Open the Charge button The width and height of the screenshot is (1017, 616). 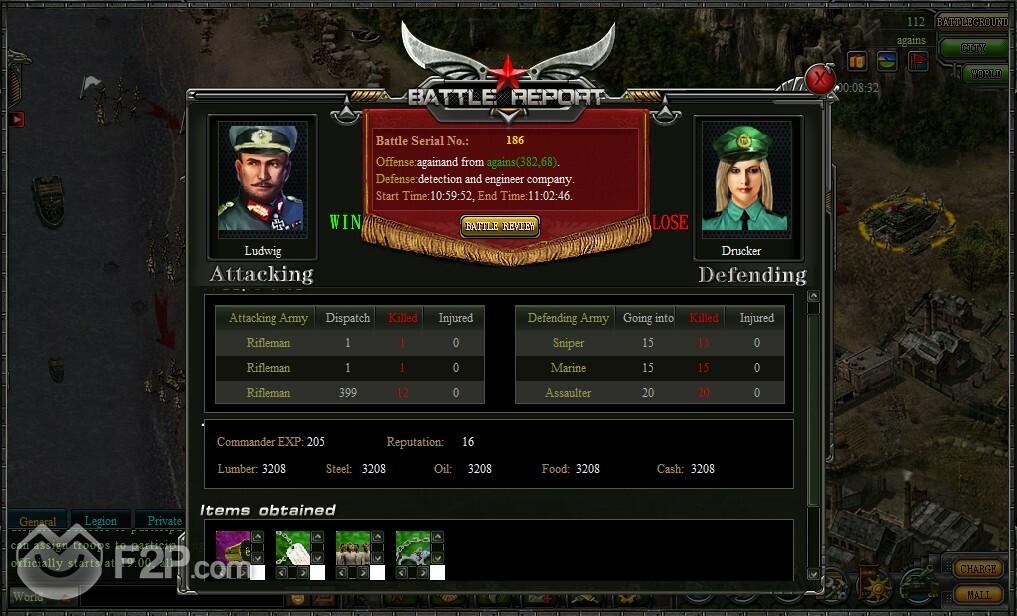point(977,568)
